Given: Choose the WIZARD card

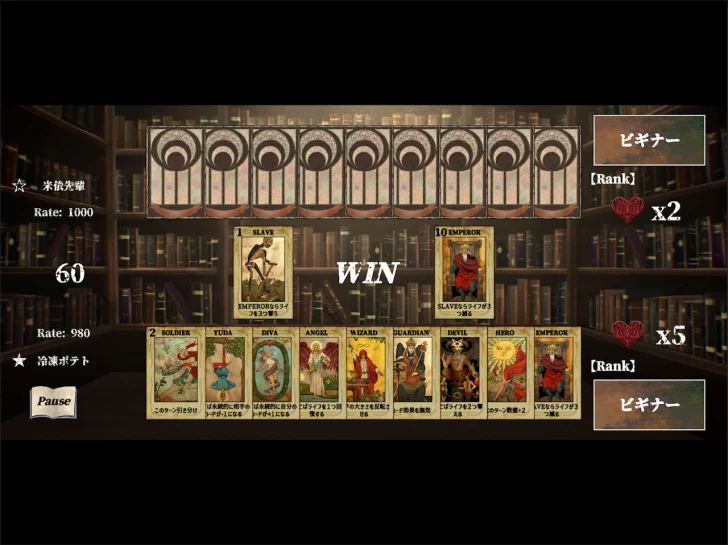Looking at the screenshot, I should point(365,371).
